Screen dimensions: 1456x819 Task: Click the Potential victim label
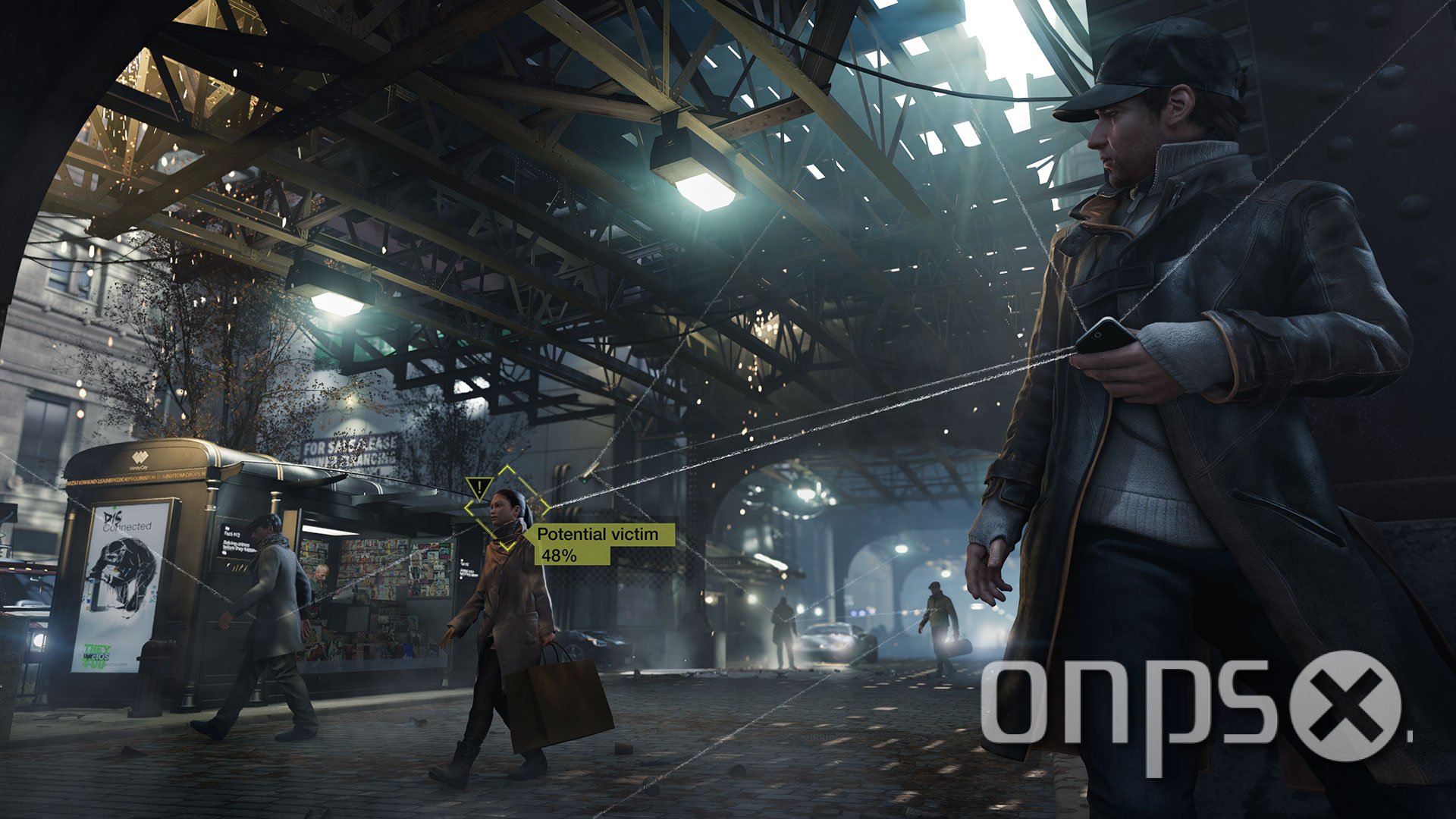(x=597, y=535)
